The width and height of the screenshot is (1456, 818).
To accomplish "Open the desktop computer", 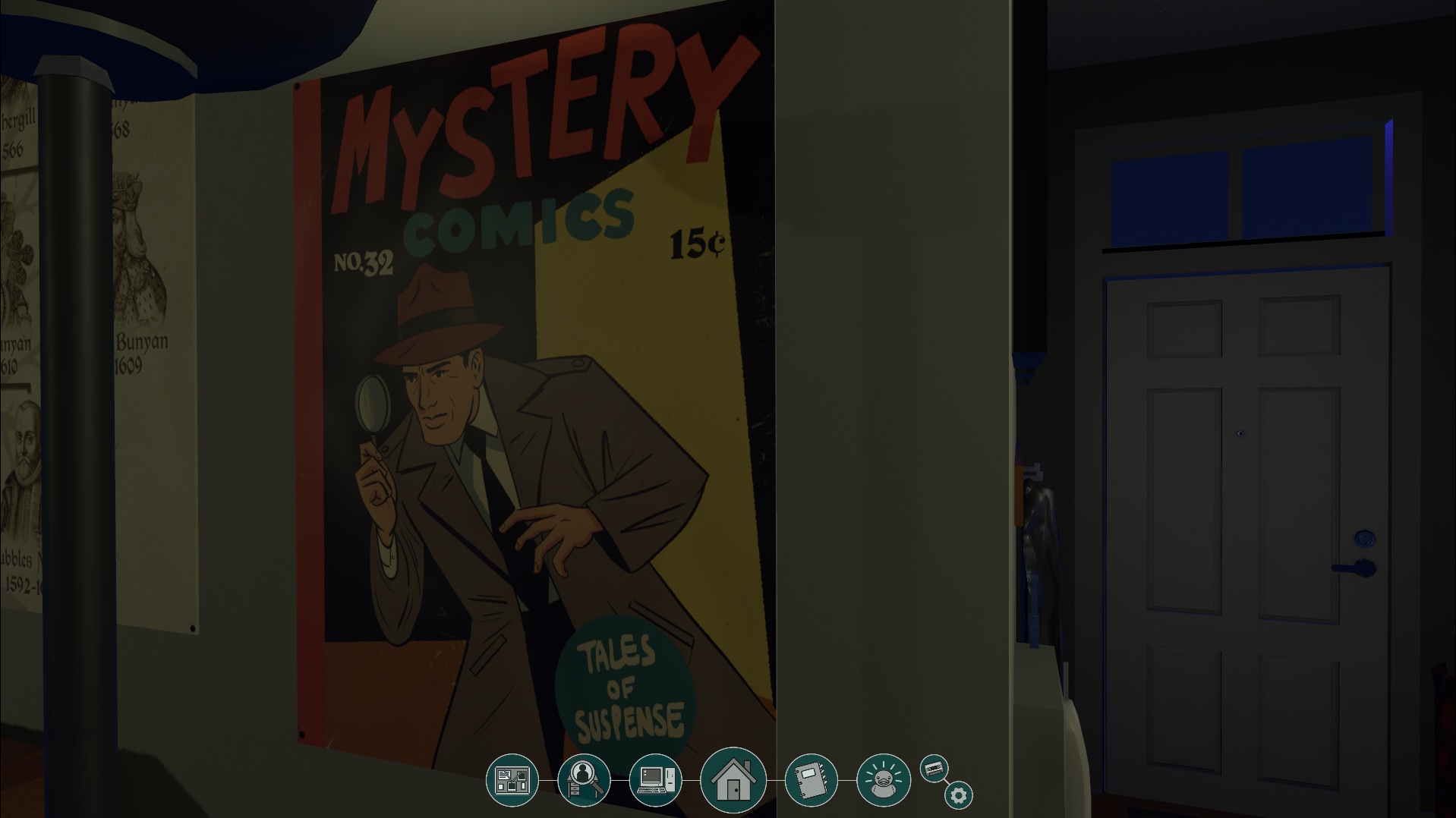I will [x=656, y=779].
